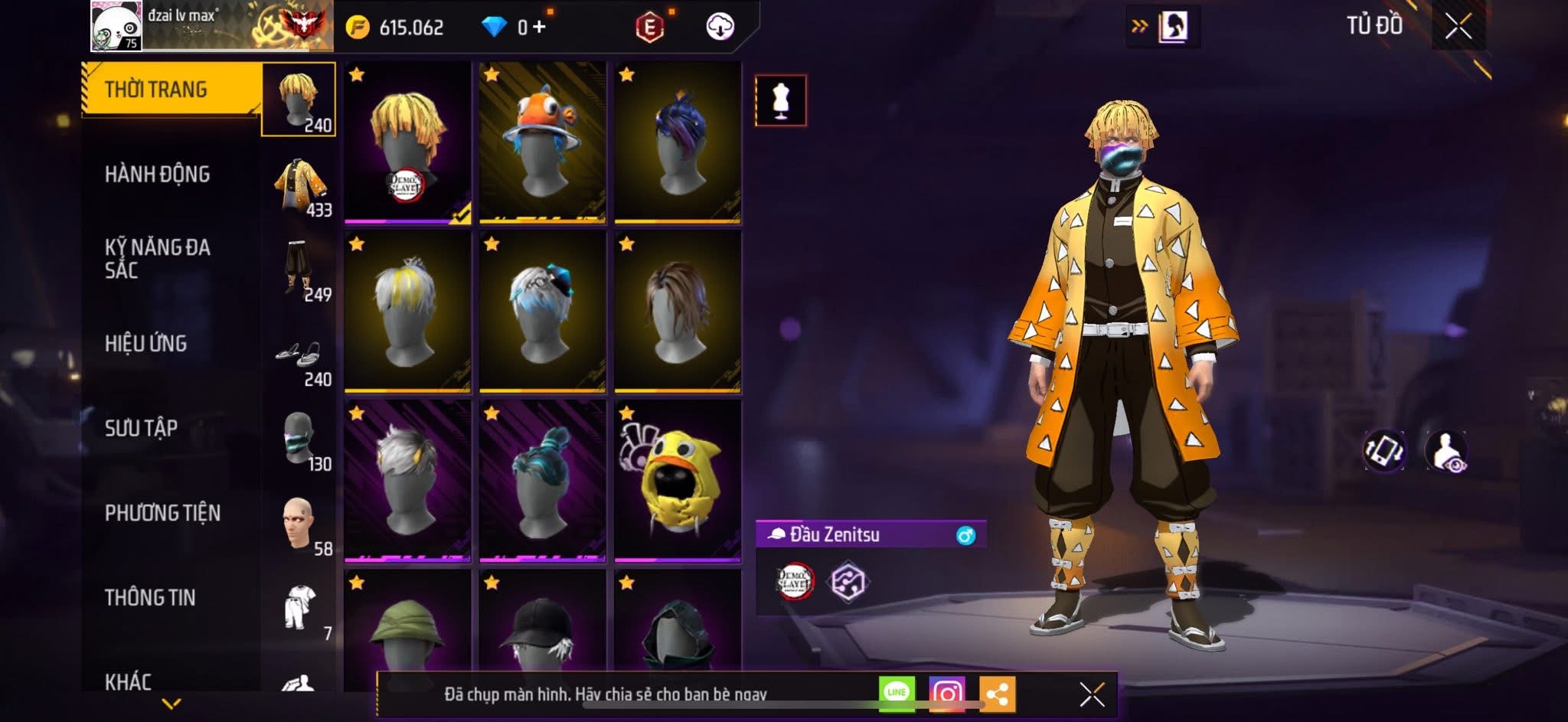Viewport: 1568px width, 722px height.
Task: Dismiss the screenshot share banner
Action: pyautogui.click(x=1092, y=694)
